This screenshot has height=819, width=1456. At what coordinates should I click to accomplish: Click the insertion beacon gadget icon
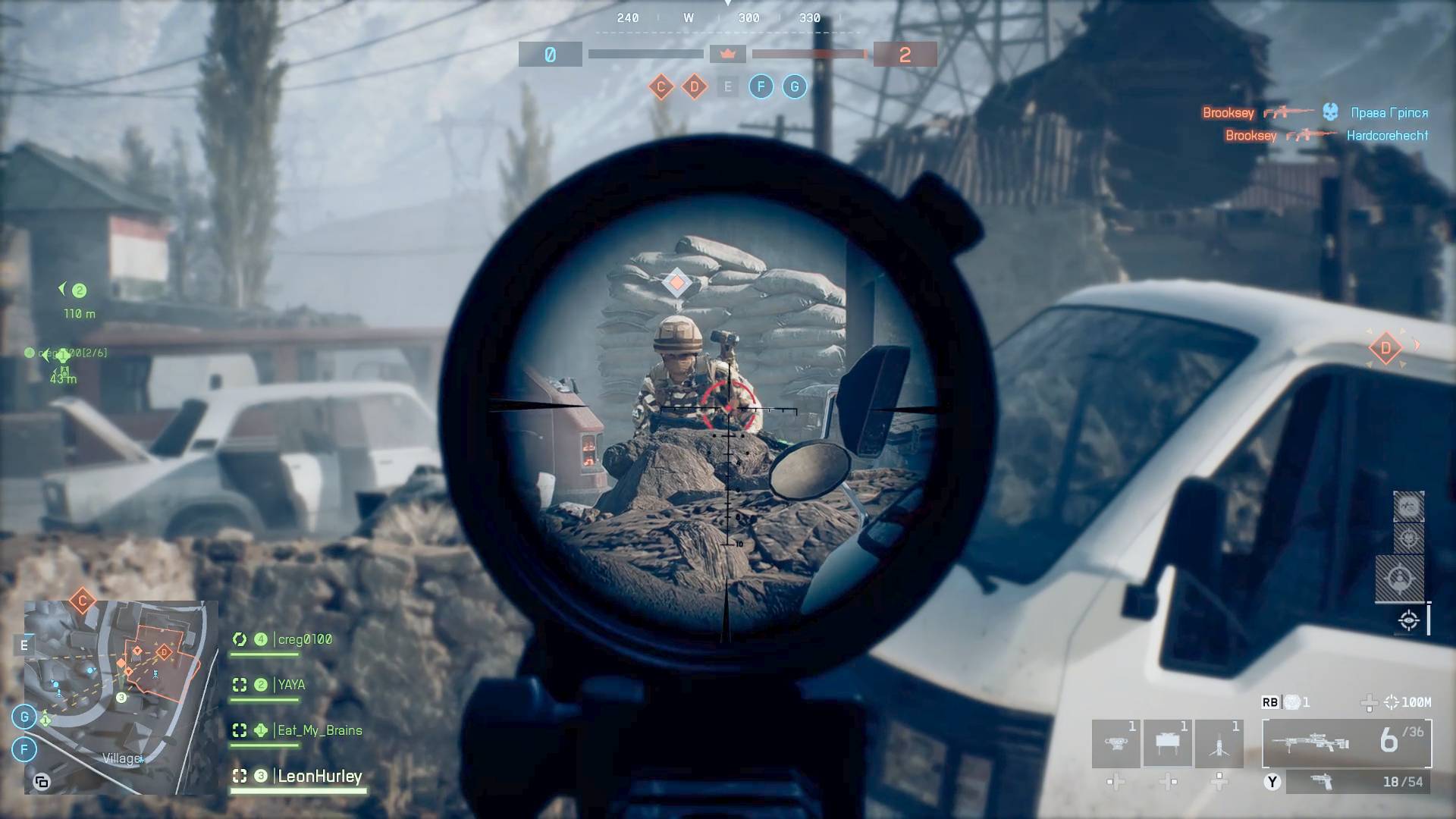(x=1219, y=743)
